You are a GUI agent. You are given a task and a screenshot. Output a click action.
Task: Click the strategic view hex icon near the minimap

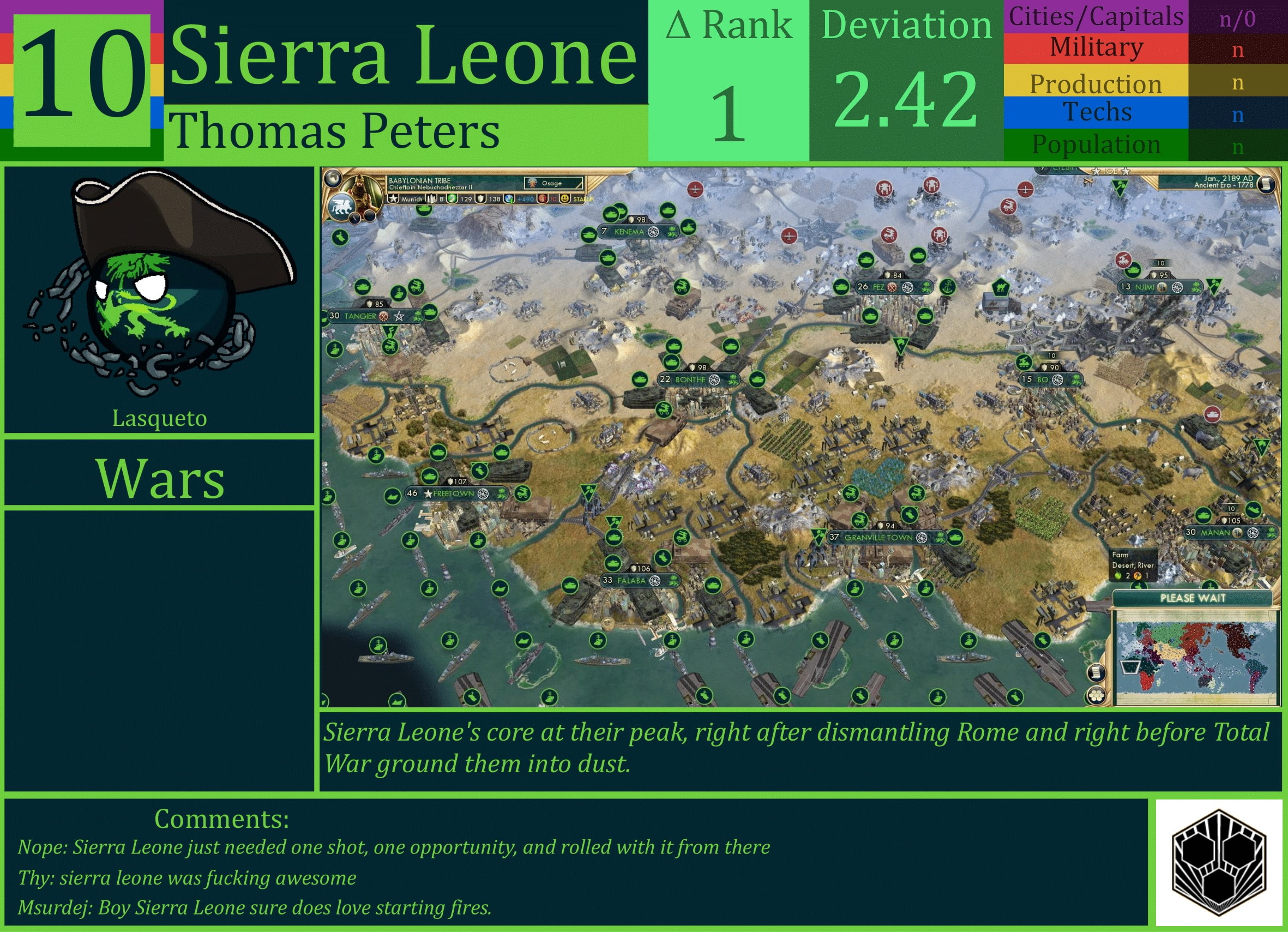pyautogui.click(x=1096, y=697)
